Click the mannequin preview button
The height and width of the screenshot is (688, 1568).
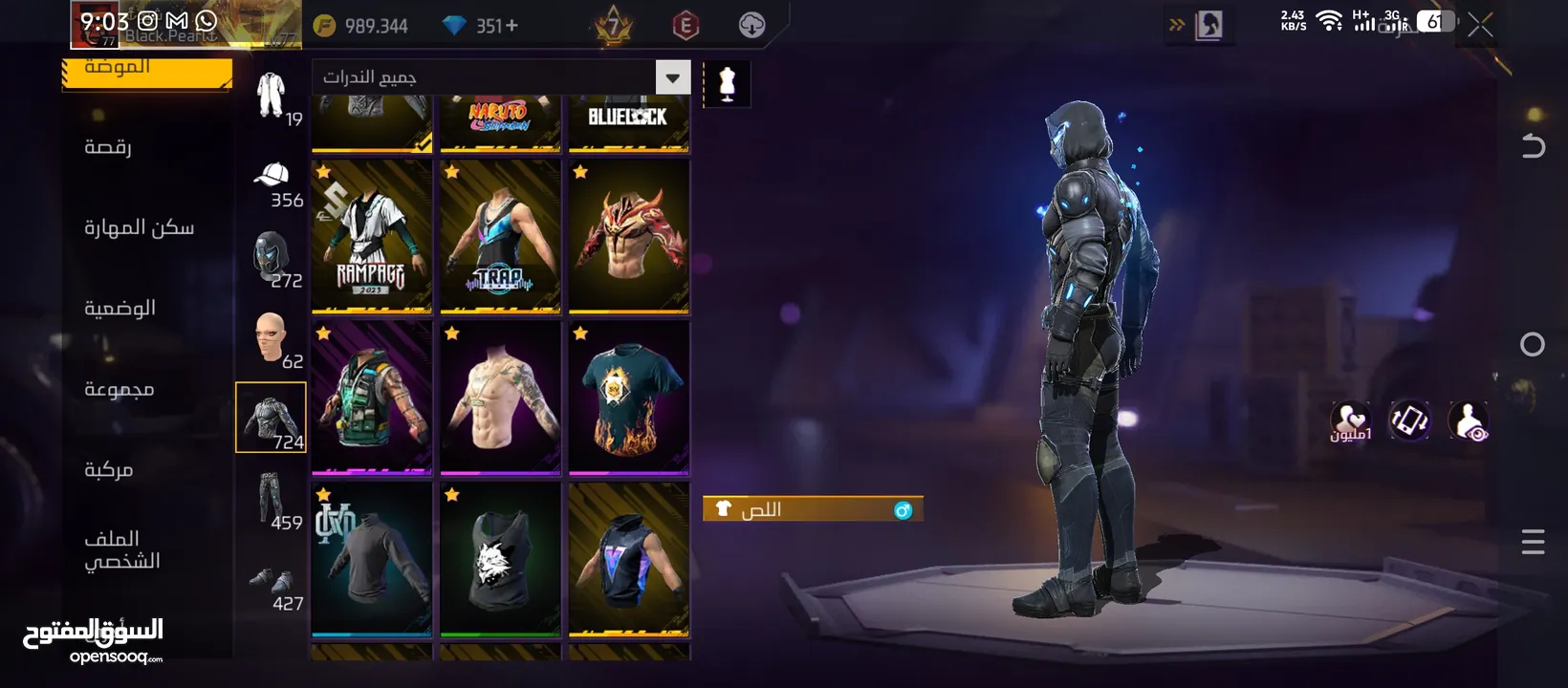click(727, 84)
